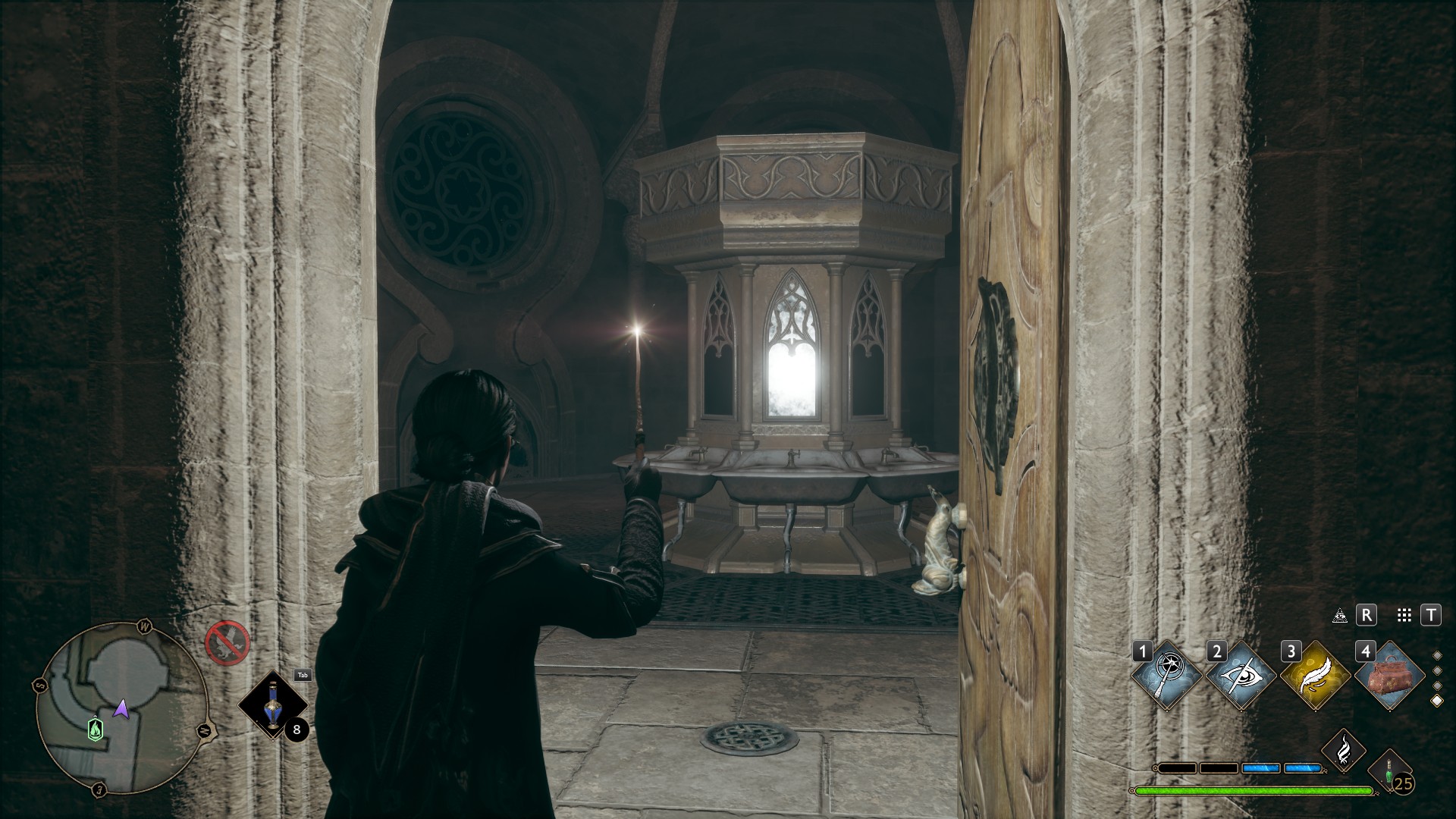Image resolution: width=1456 pixels, height=819 pixels.
Task: Cast the Lumos spell in slot 1
Action: tap(1166, 675)
